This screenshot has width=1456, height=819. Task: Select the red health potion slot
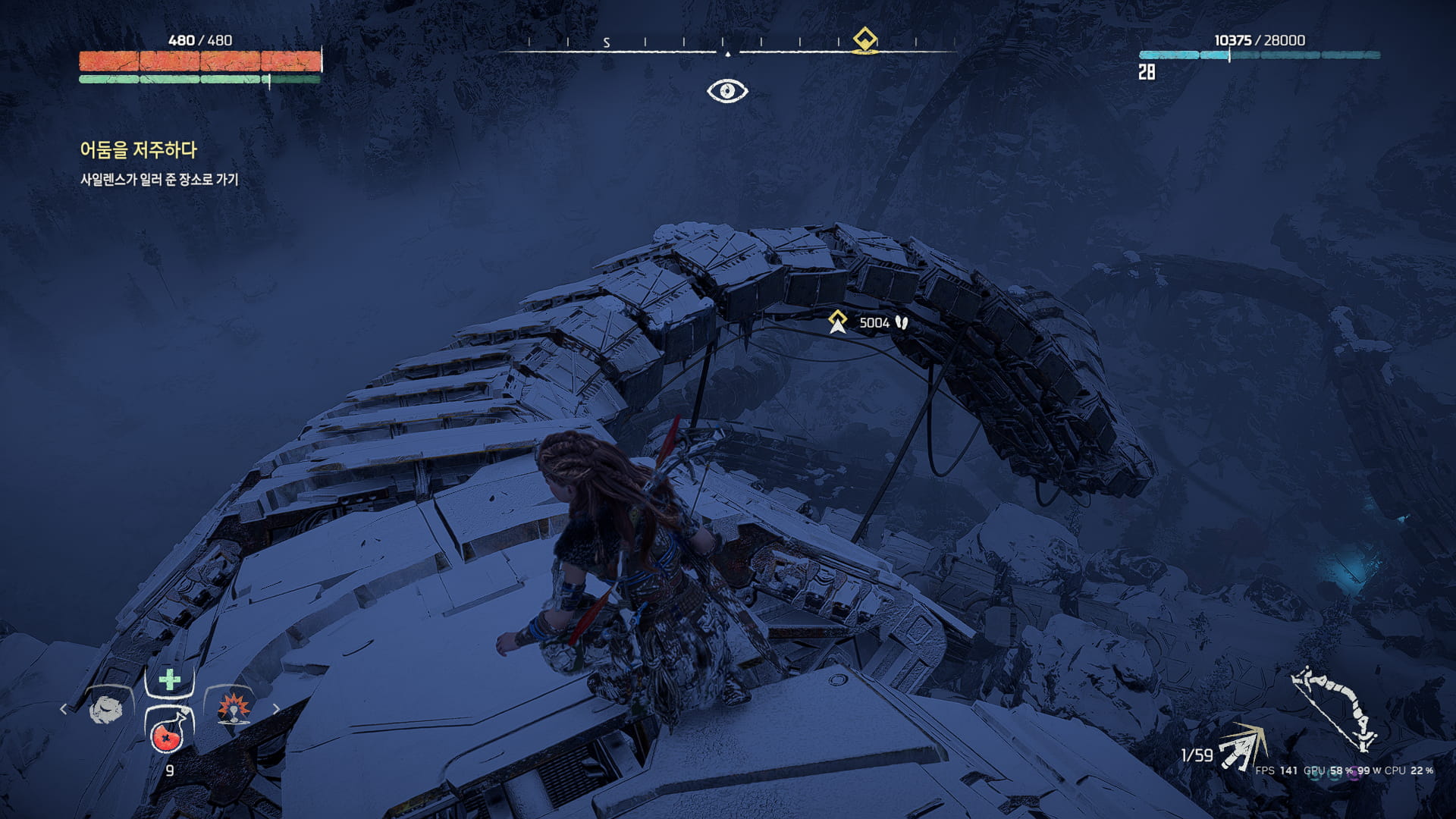tap(168, 733)
